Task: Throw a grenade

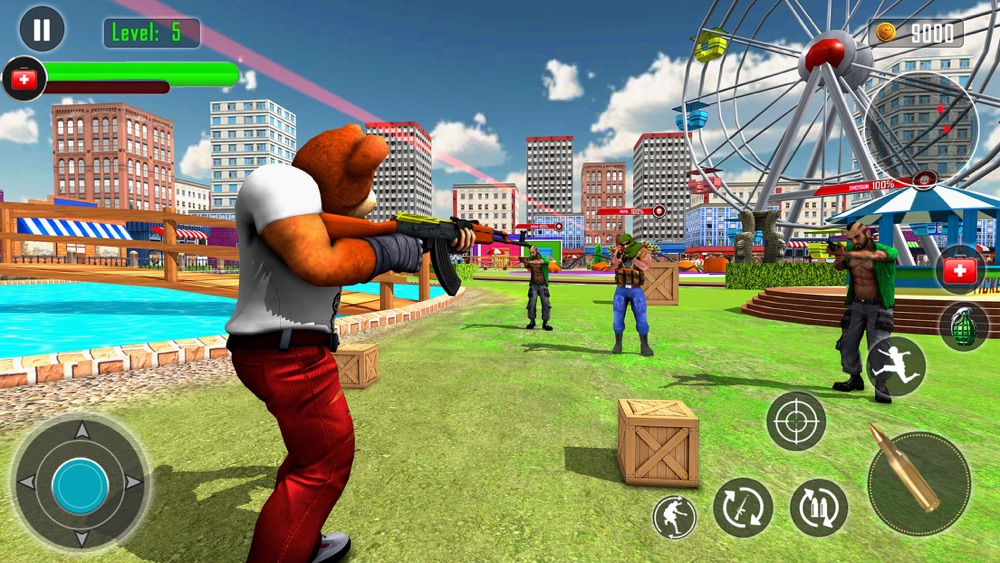Action: point(963,326)
